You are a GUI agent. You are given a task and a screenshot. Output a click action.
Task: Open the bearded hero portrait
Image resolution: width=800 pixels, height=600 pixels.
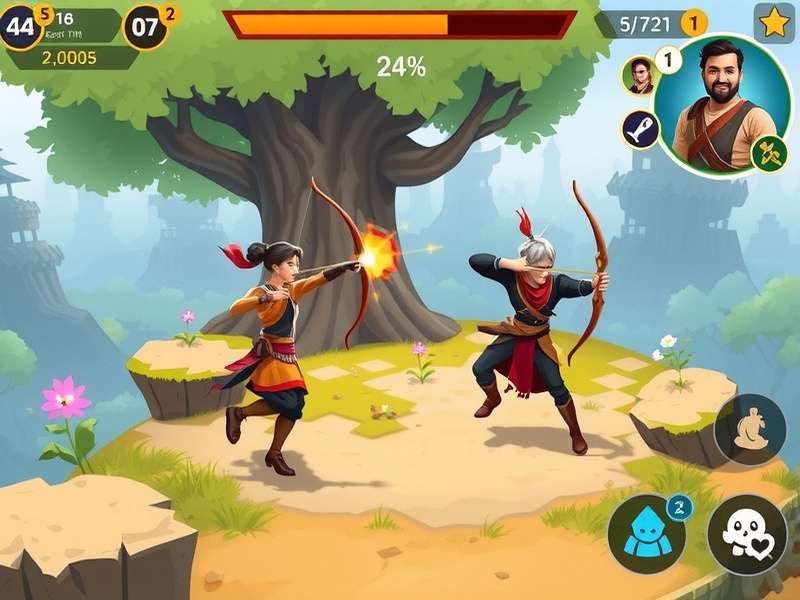pyautogui.click(x=721, y=105)
